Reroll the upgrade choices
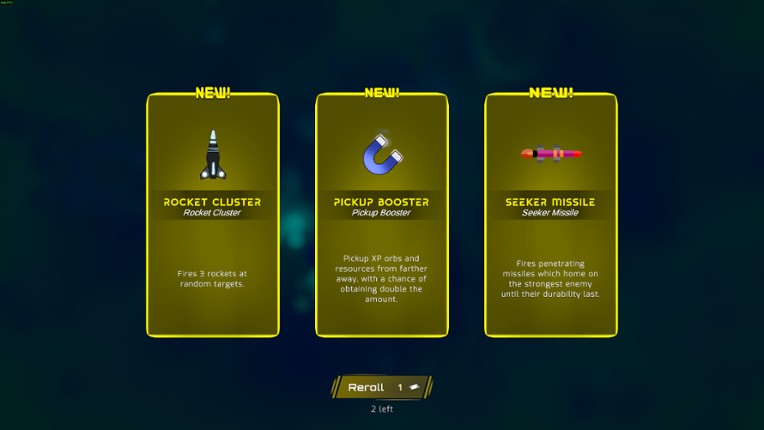 coord(381,387)
